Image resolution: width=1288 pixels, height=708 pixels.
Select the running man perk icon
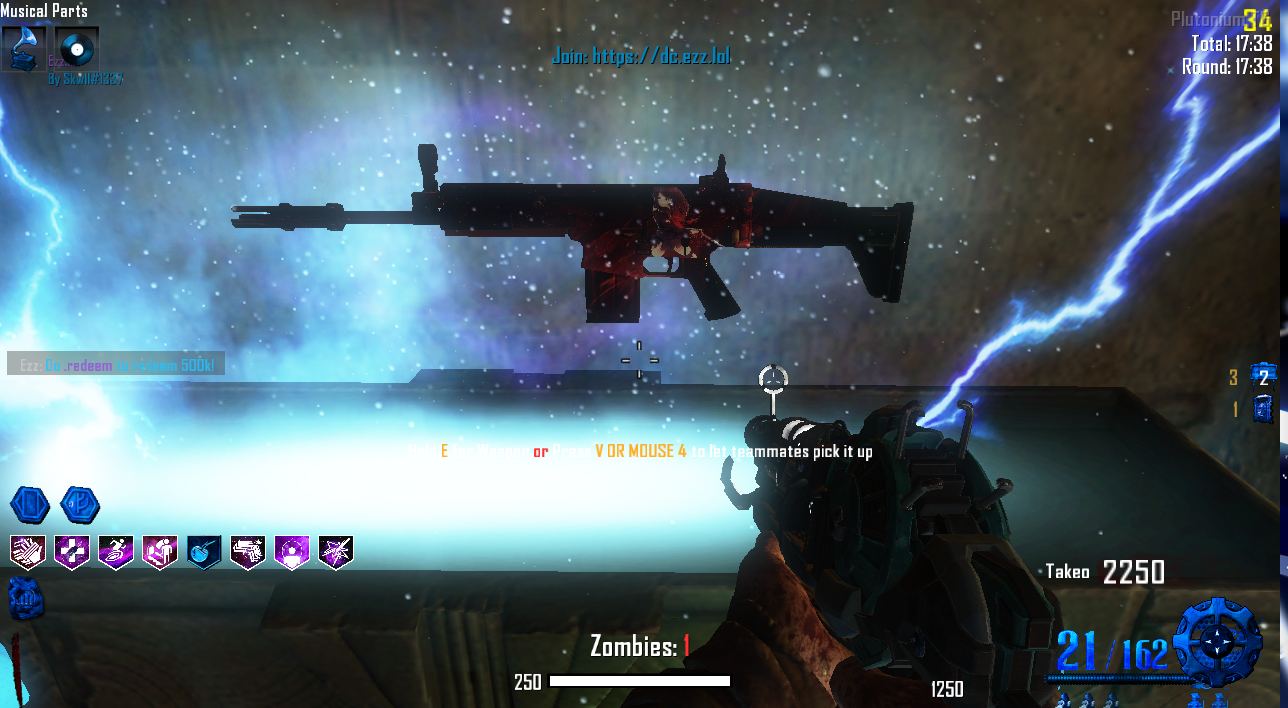click(116, 551)
